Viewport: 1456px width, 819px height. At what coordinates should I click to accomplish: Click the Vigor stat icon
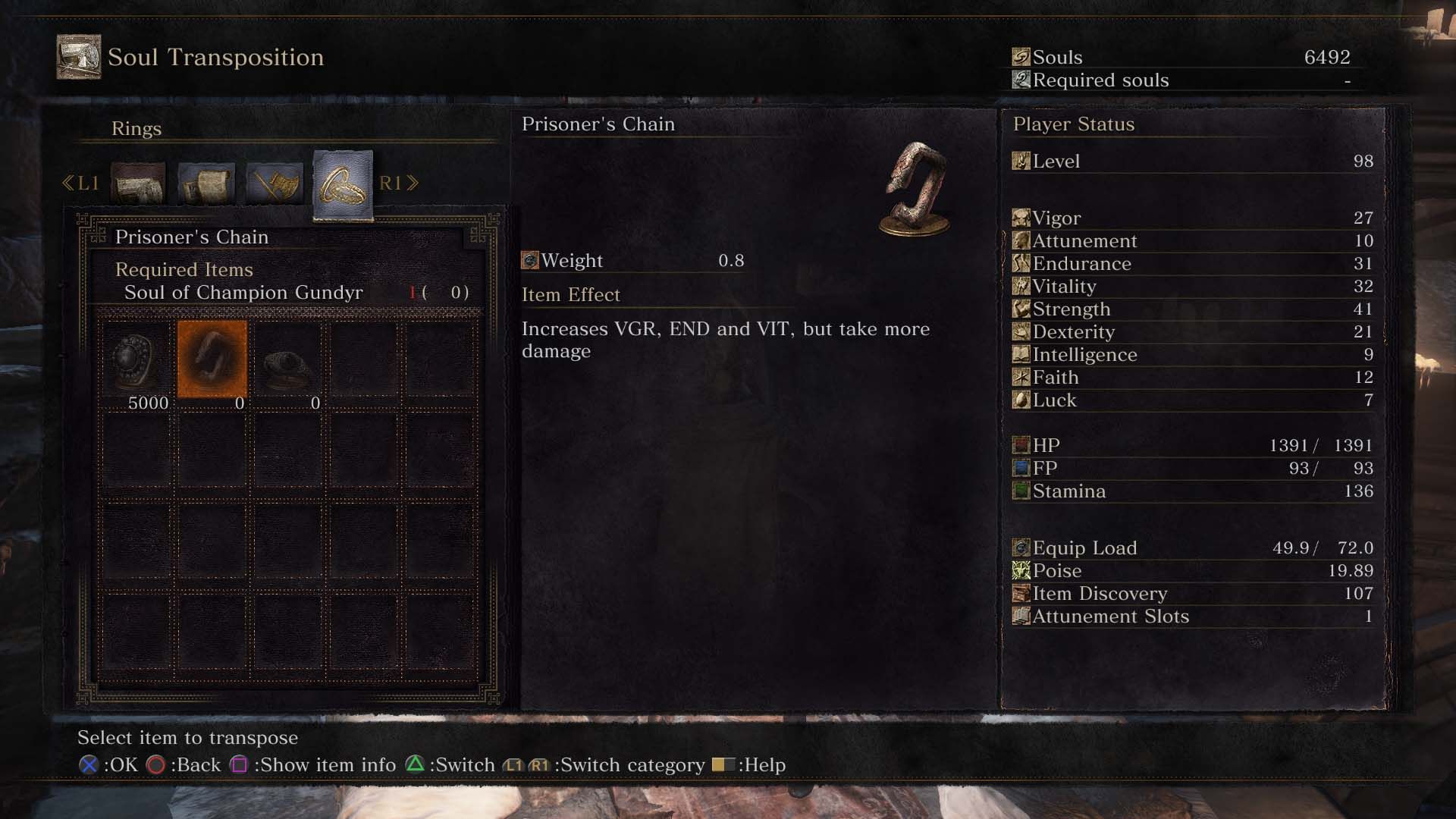tap(1022, 218)
